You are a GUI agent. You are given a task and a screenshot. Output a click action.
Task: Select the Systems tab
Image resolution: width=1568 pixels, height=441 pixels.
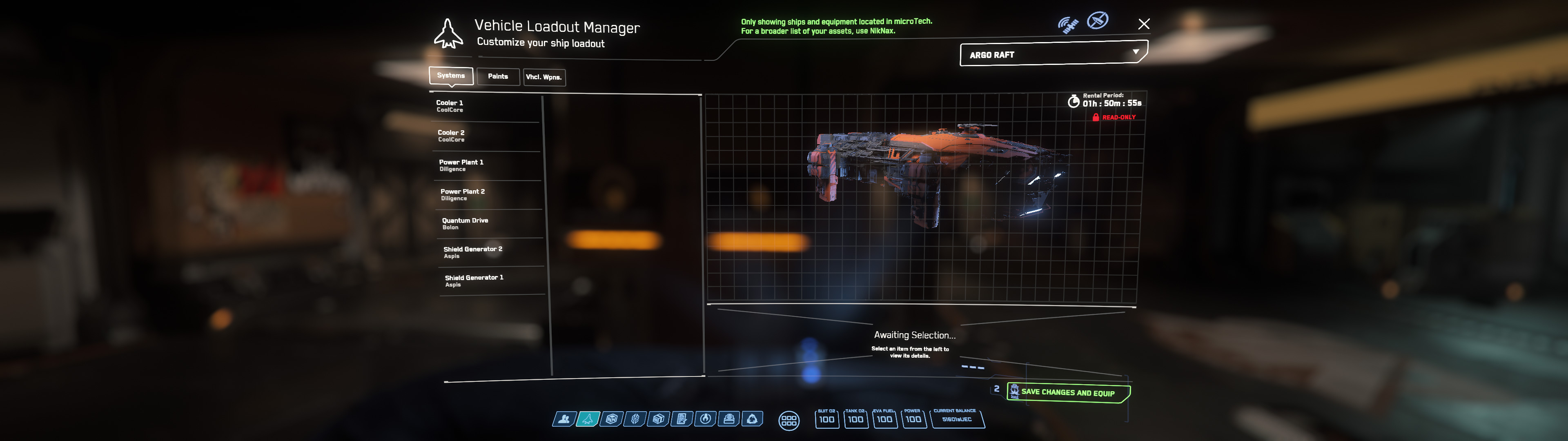tap(451, 76)
